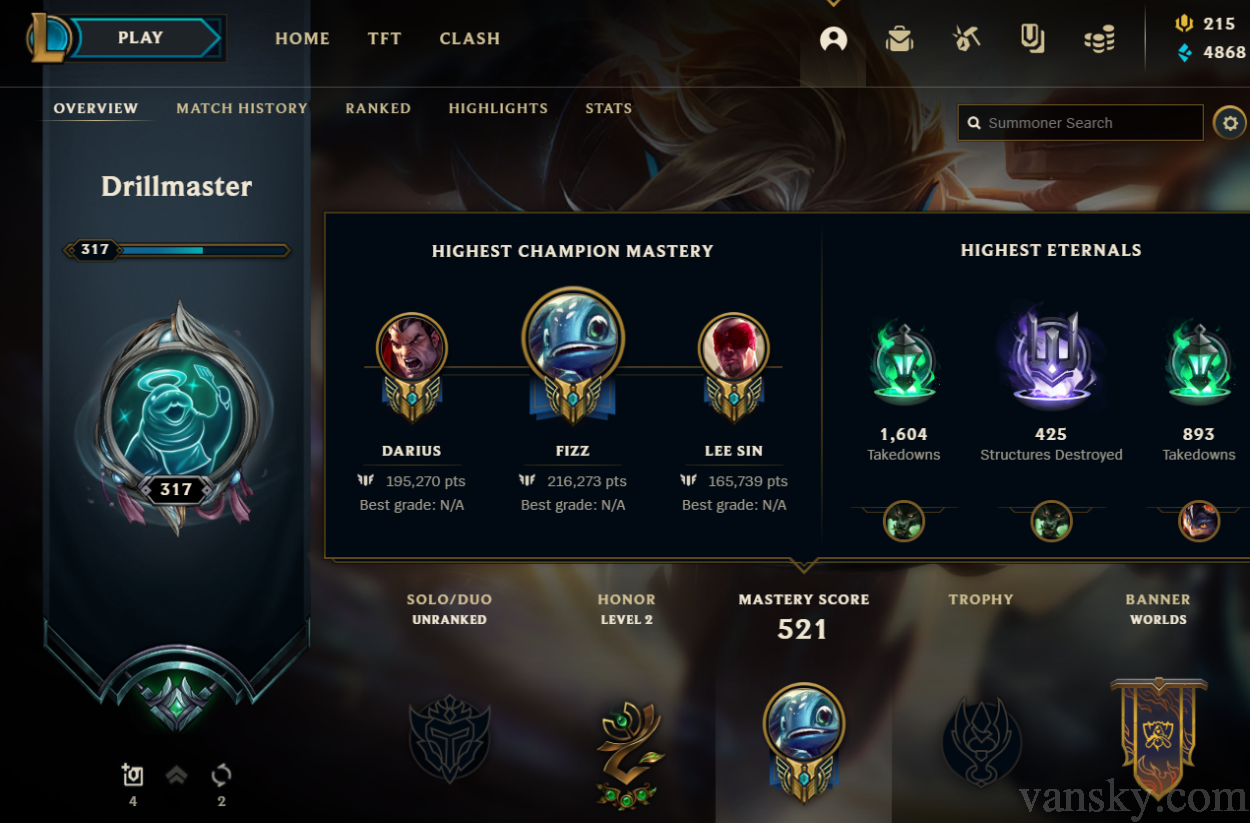1250x823 pixels.
Task: Open the Collection backpack icon
Action: pos(899,39)
